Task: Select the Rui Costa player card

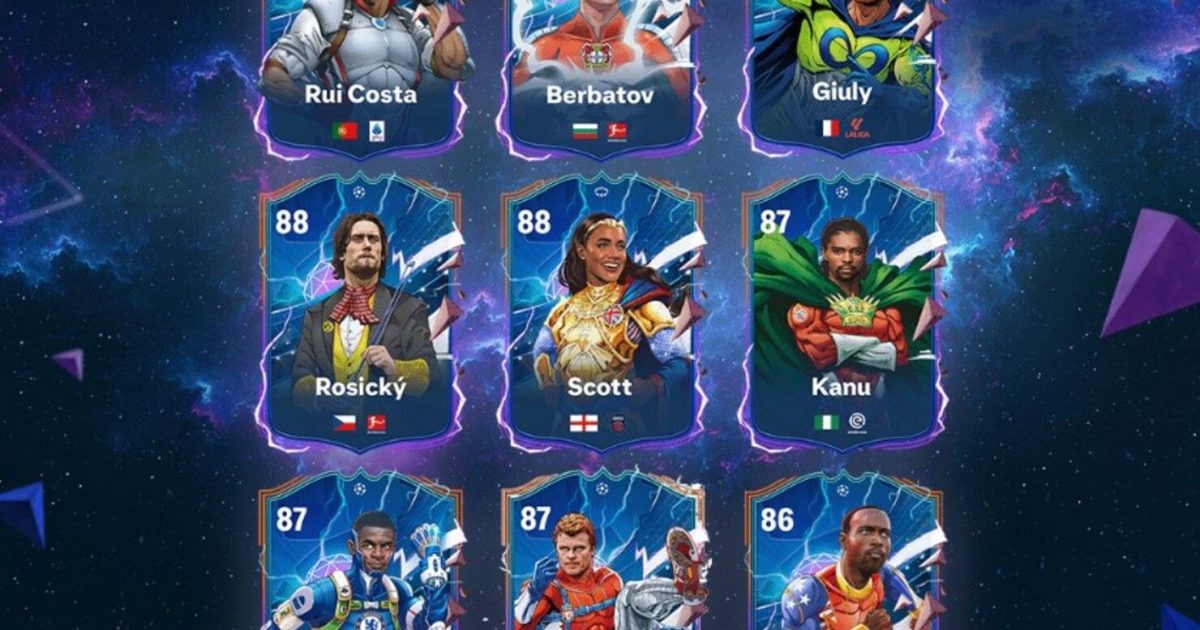Action: coord(361,70)
